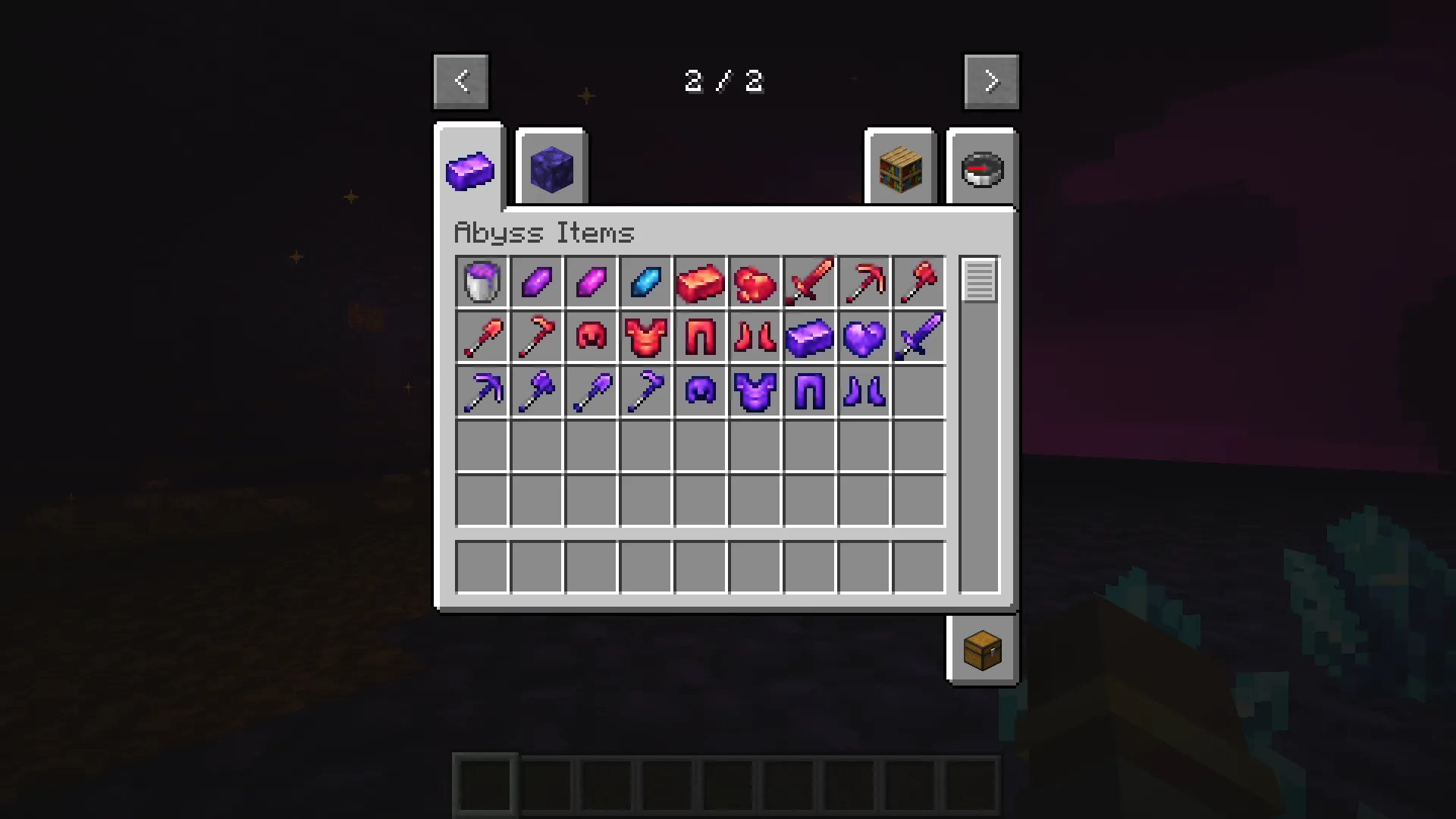The width and height of the screenshot is (1456, 819).
Task: Choose the blue crystal shard item
Action: 645,282
